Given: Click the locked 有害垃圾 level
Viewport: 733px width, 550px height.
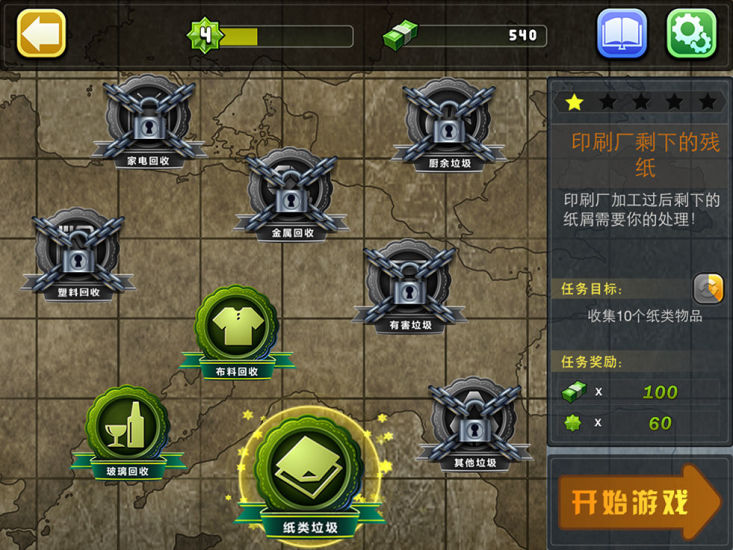Looking at the screenshot, I should [410, 286].
